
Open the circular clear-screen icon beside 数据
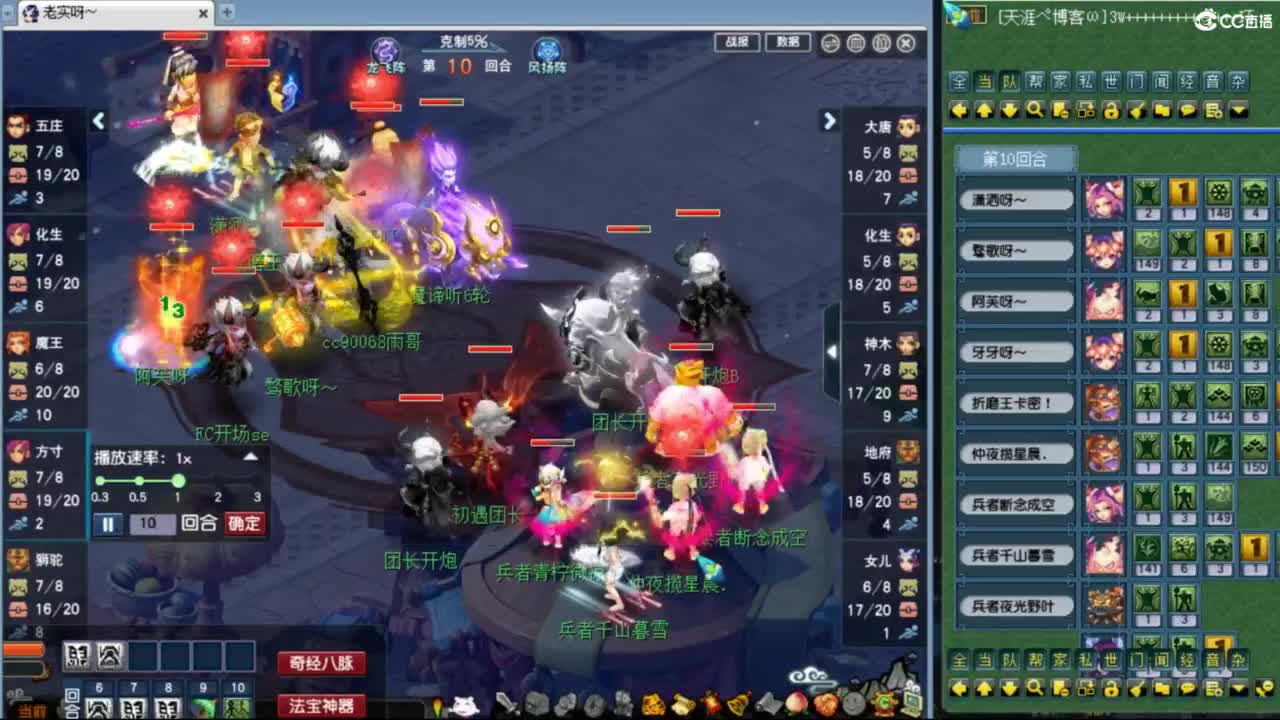[830, 44]
